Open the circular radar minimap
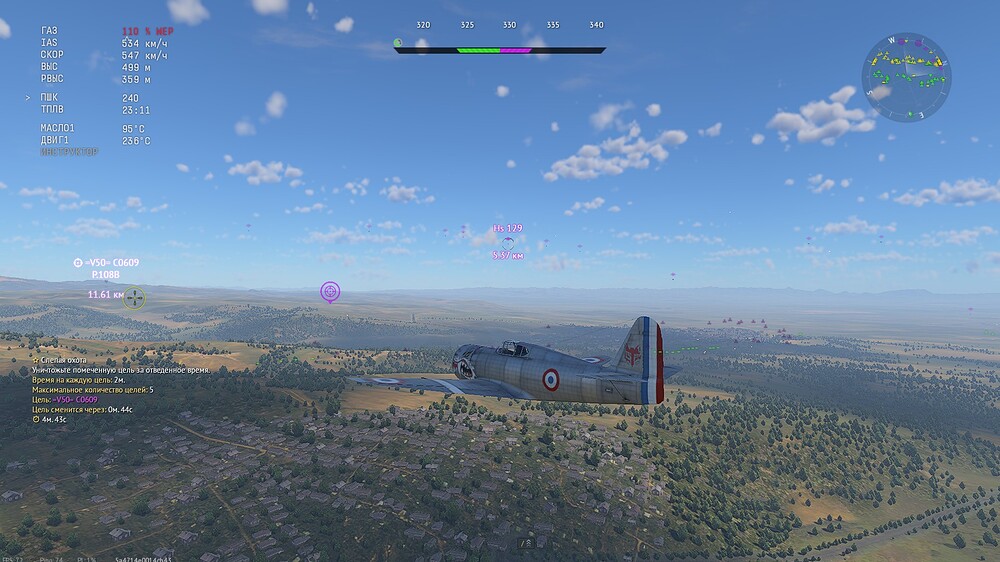 (x=906, y=78)
